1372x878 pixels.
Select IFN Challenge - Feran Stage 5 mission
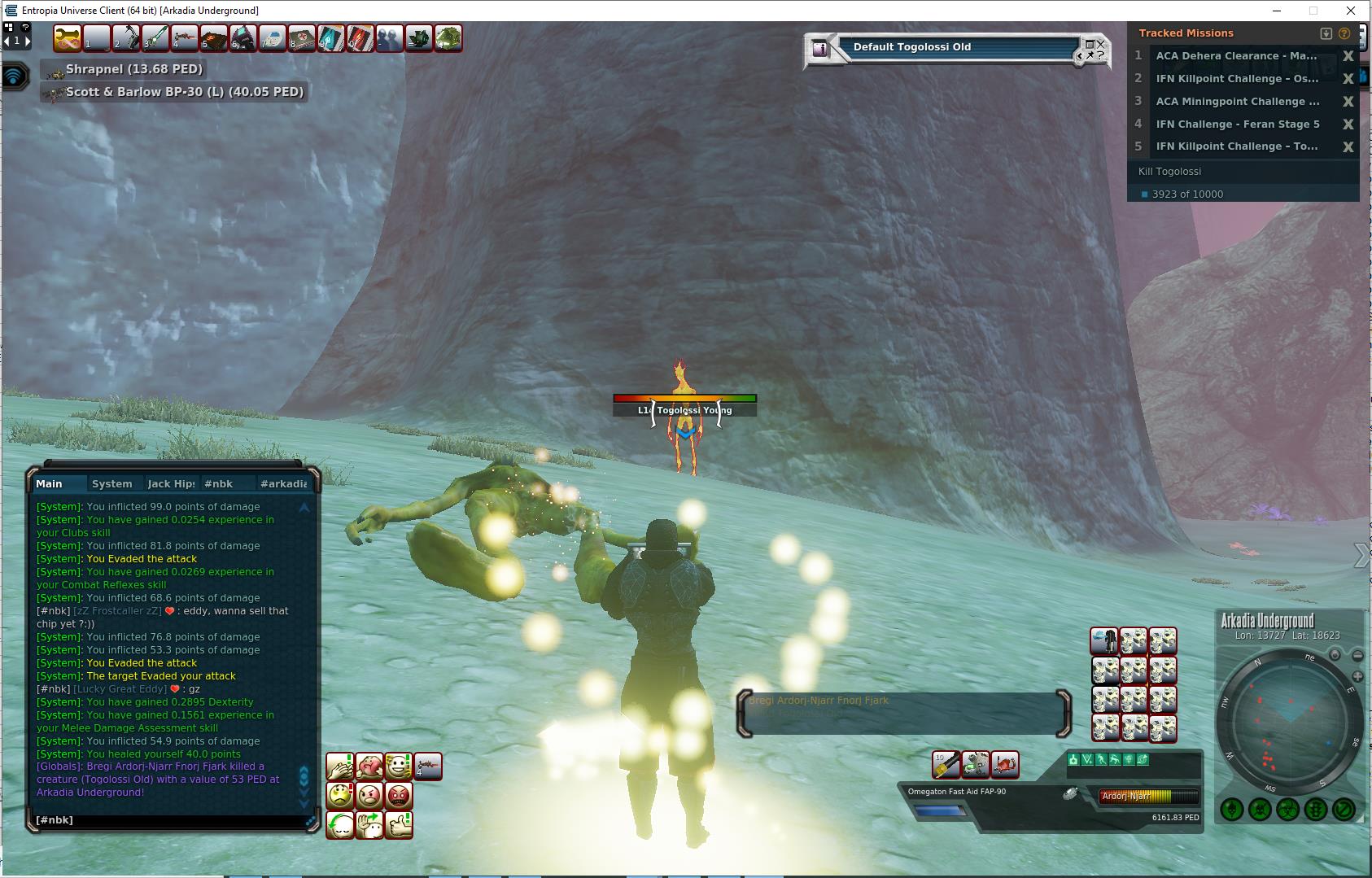tap(1237, 124)
